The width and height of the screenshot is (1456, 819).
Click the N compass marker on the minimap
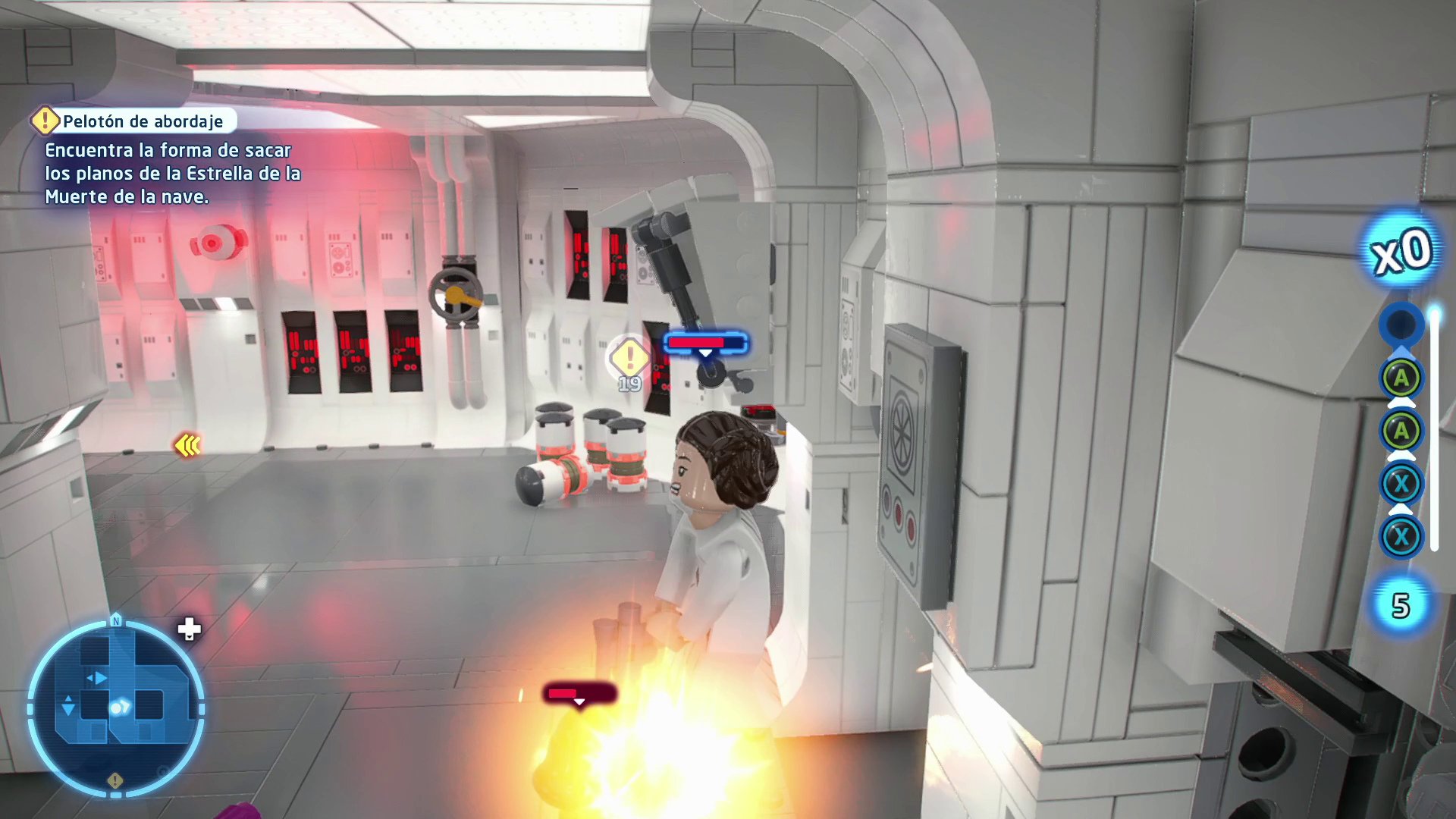click(x=115, y=620)
